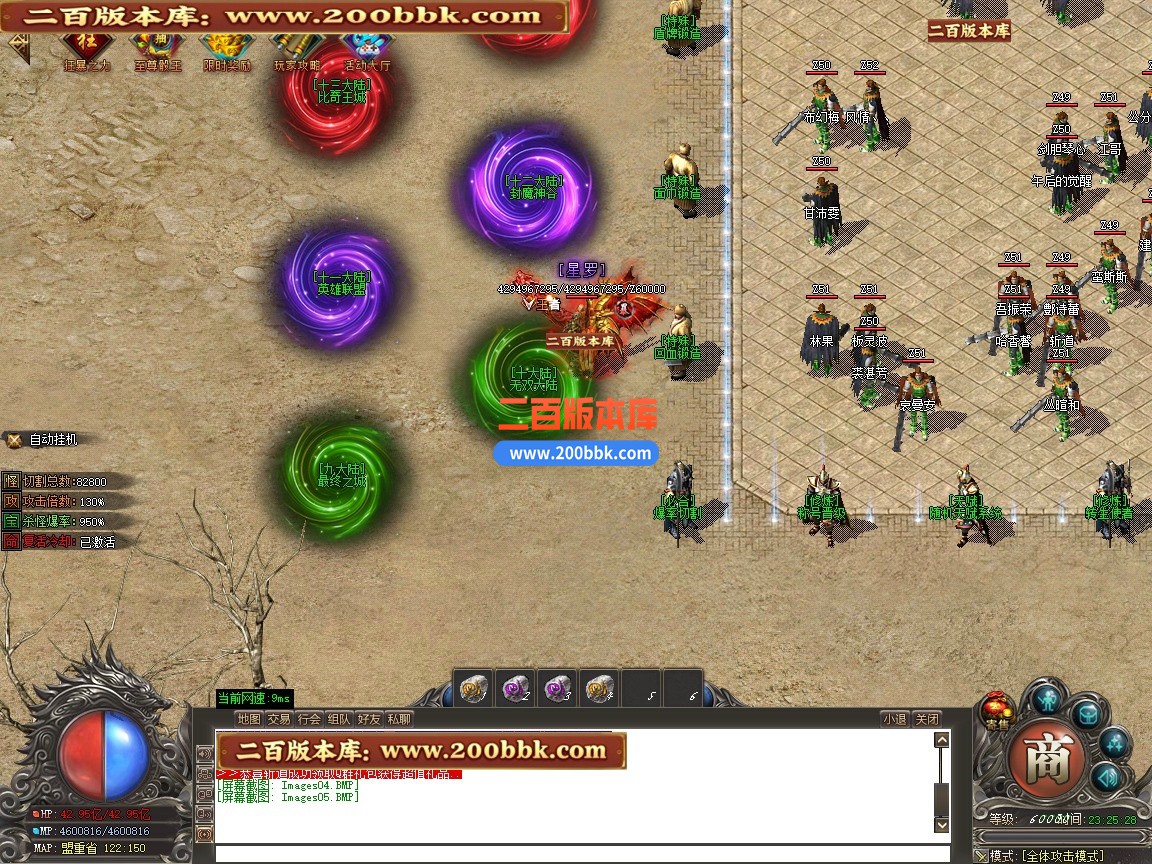This screenshot has height=864, width=1152.
Task: Open the 活动大厅 activity hall
Action: [x=367, y=48]
